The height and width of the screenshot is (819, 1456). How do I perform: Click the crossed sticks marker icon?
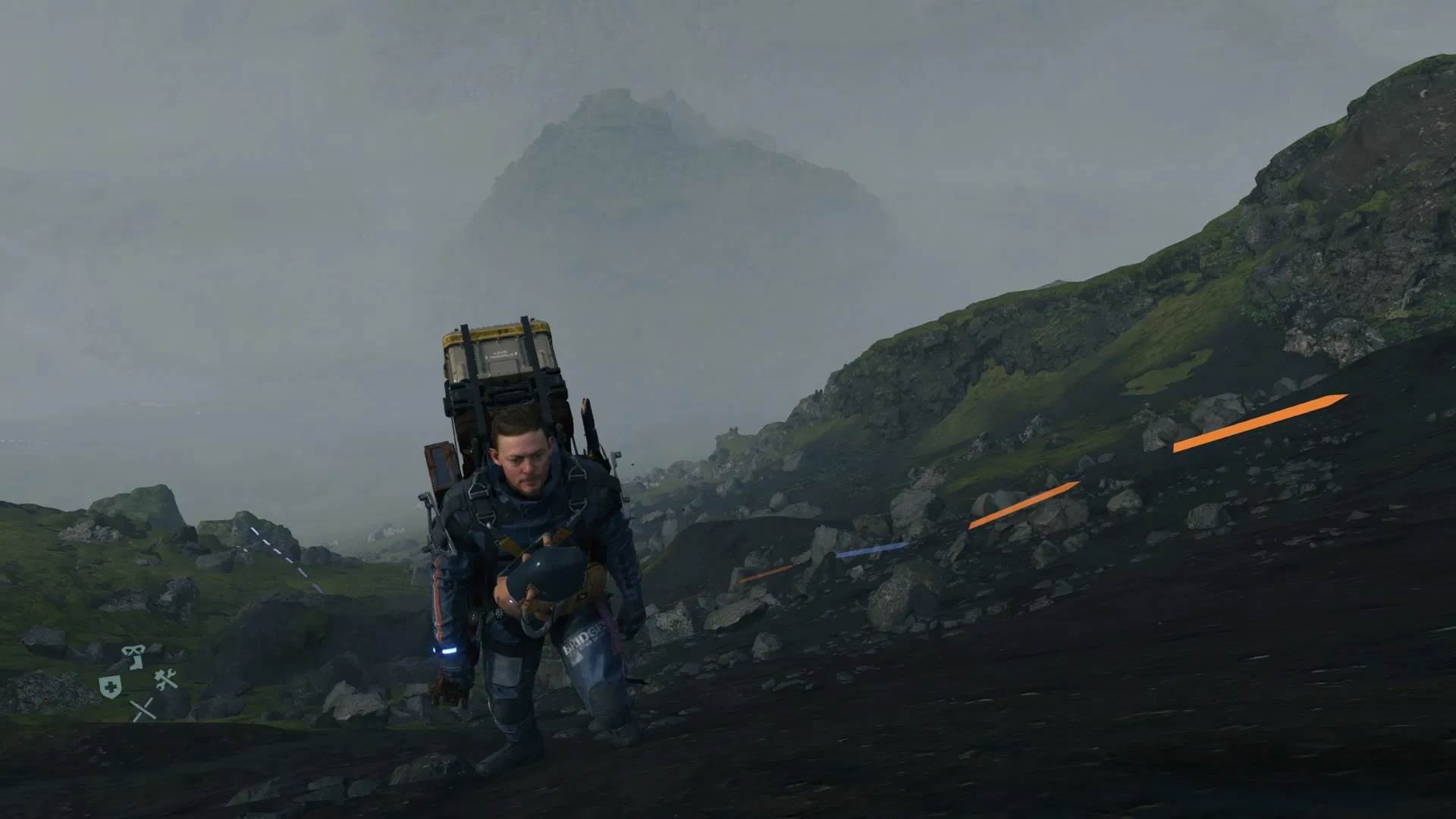tap(143, 709)
